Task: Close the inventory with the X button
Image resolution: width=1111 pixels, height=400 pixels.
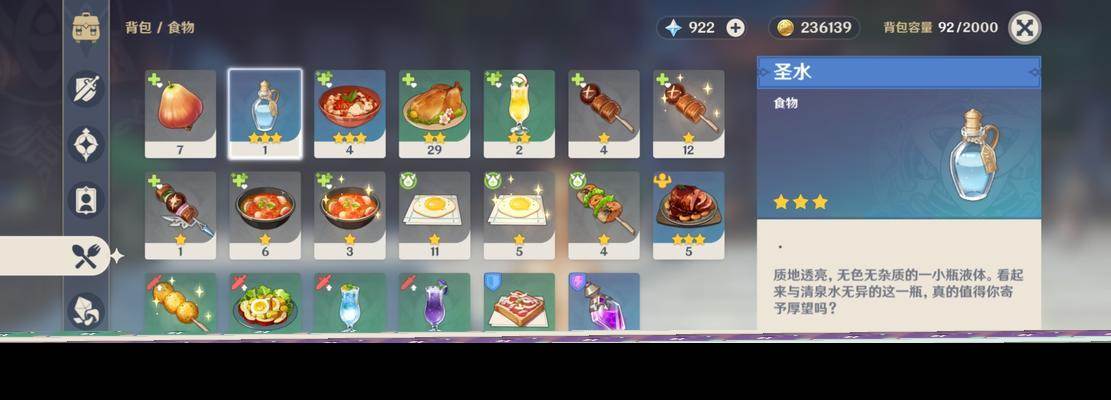Action: click(x=1024, y=28)
